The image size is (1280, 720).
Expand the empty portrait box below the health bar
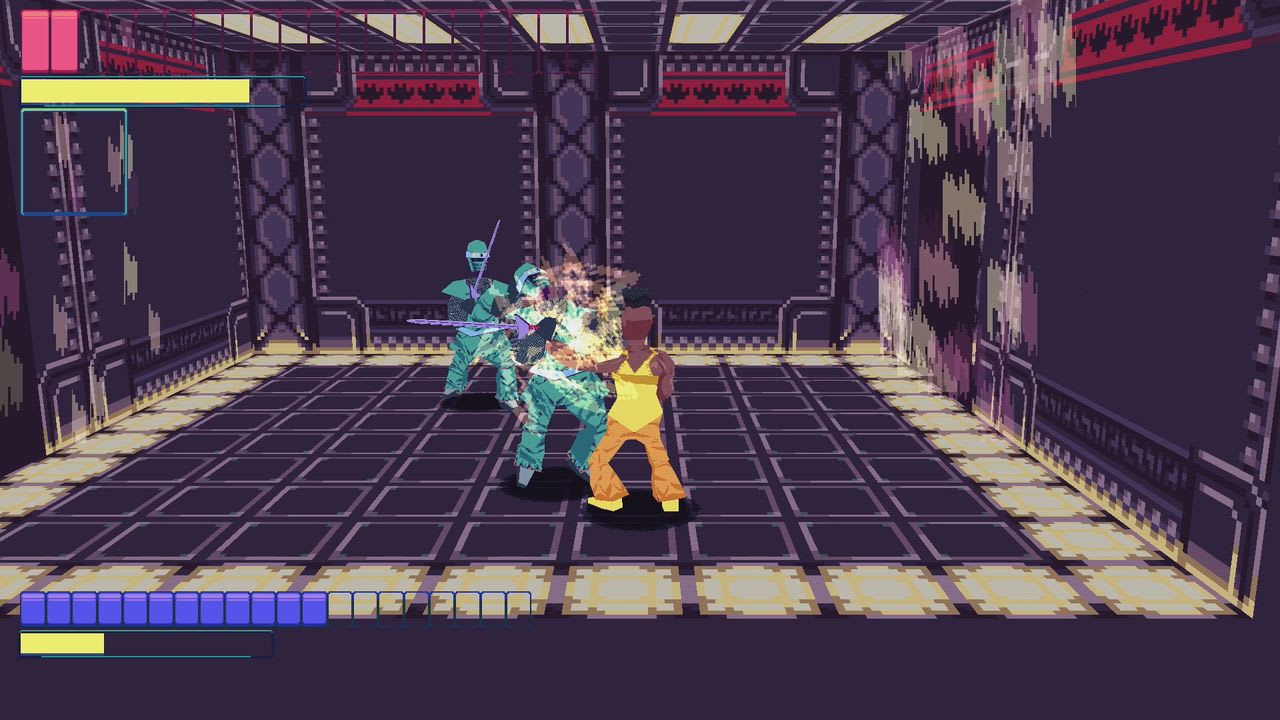coord(73,160)
